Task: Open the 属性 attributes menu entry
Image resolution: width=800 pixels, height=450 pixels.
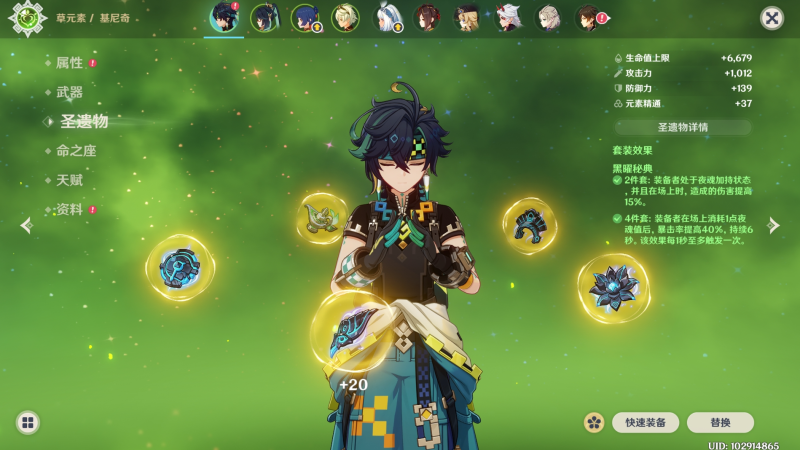Action: [69, 63]
